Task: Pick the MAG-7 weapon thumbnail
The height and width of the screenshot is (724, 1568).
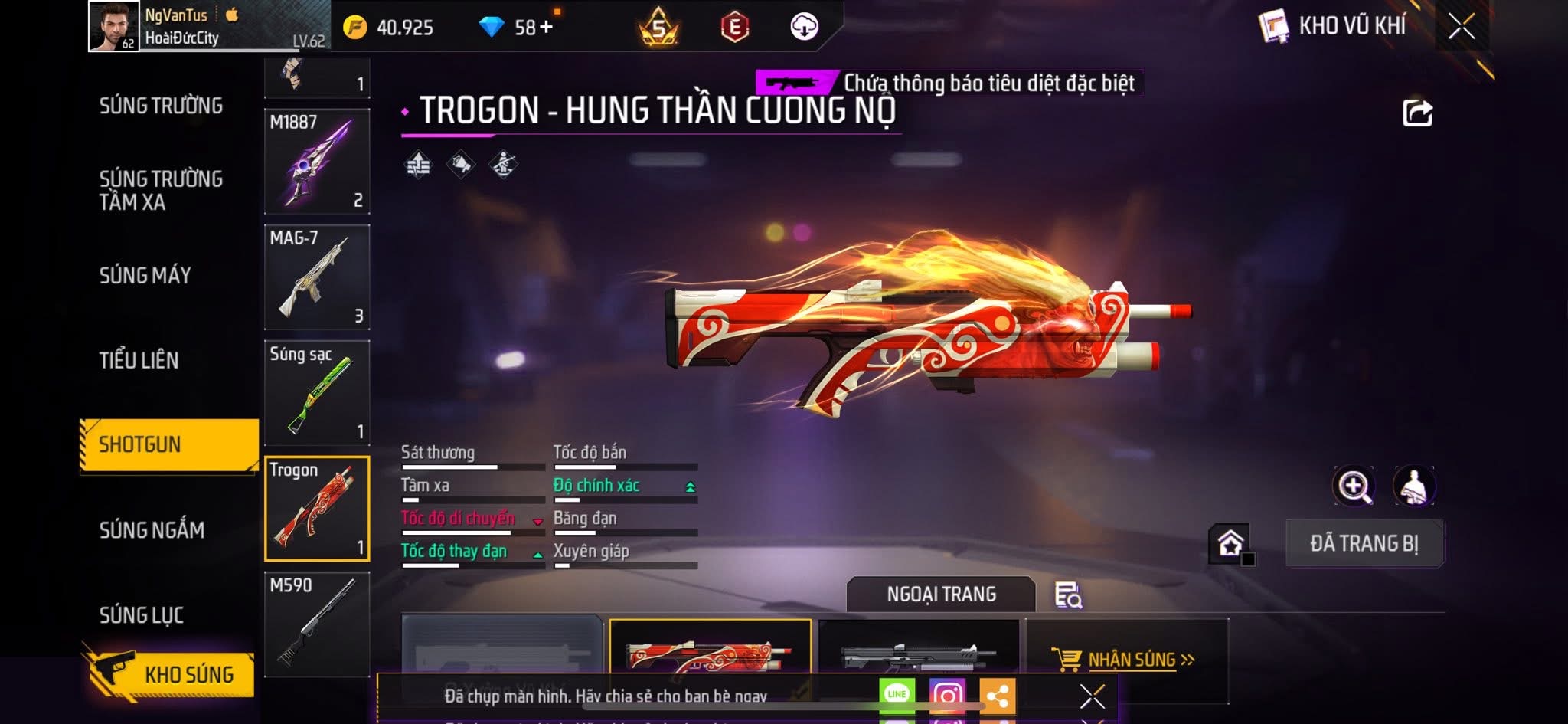Action: point(317,277)
